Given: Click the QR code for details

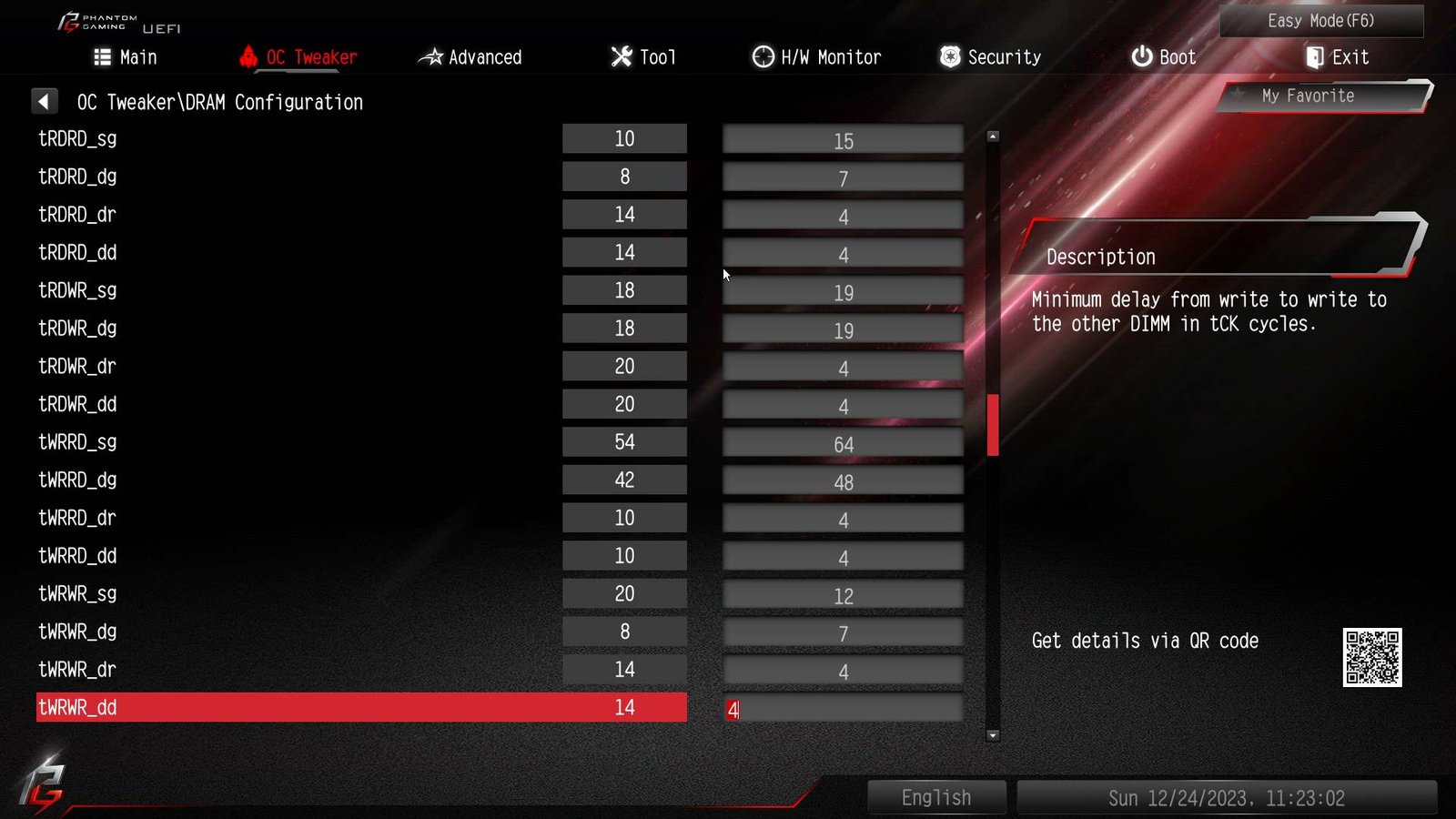Looking at the screenshot, I should pyautogui.click(x=1371, y=657).
